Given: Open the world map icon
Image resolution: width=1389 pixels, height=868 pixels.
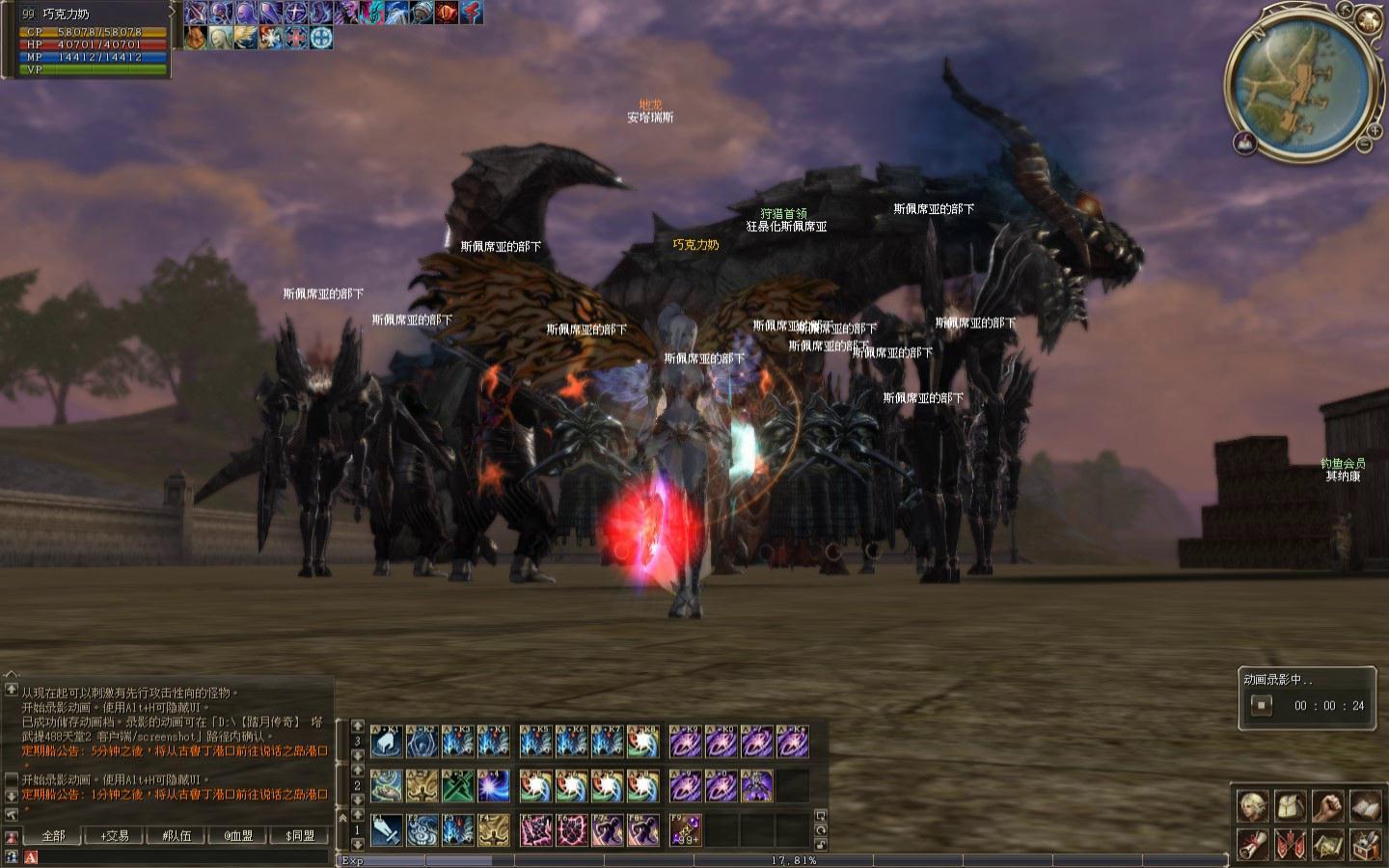Looking at the screenshot, I should click(x=1327, y=844).
